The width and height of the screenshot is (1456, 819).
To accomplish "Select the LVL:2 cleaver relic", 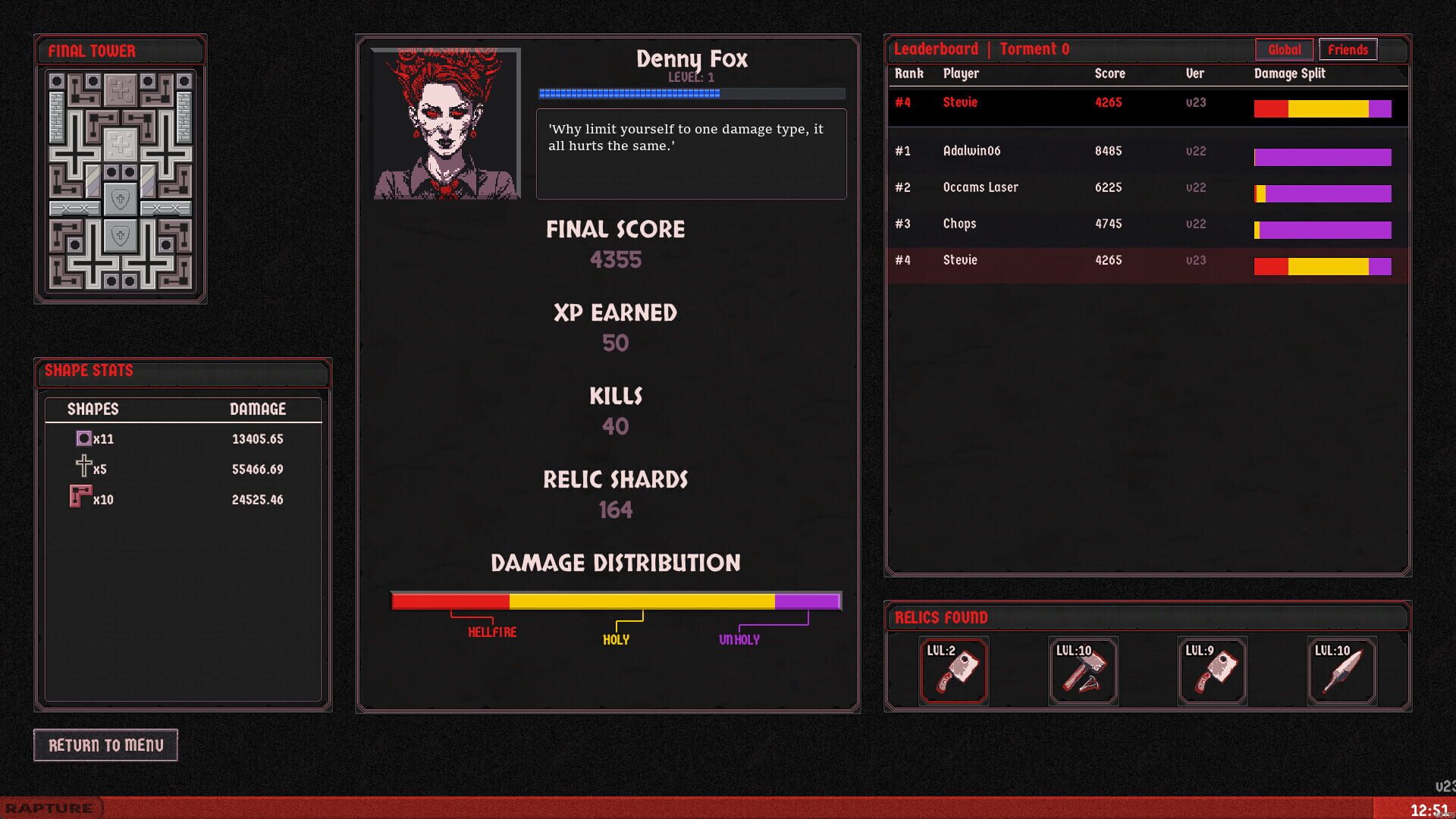I will tap(953, 672).
